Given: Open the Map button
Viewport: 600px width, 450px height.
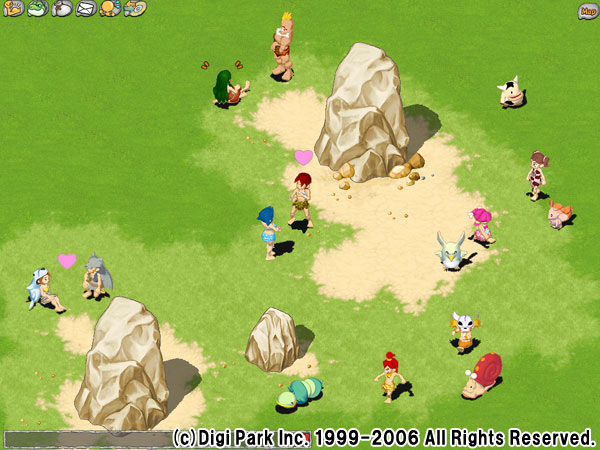Looking at the screenshot, I should (x=587, y=11).
